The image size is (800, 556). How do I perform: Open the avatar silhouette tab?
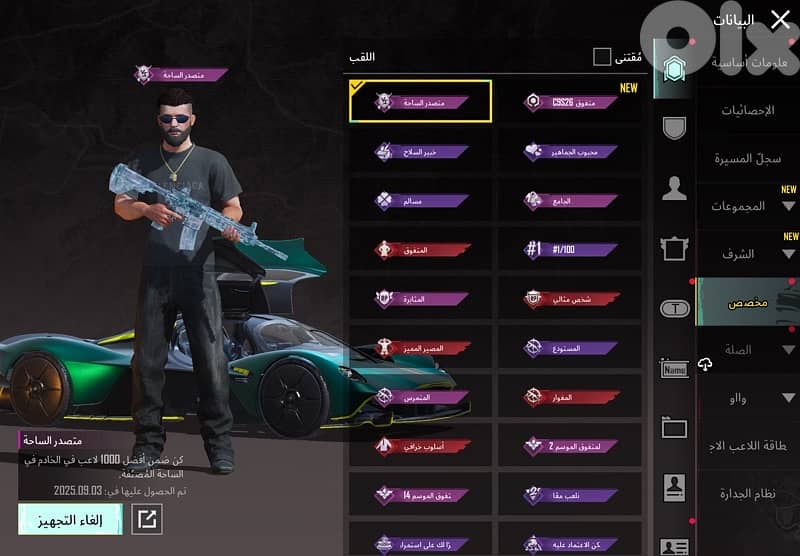click(675, 188)
